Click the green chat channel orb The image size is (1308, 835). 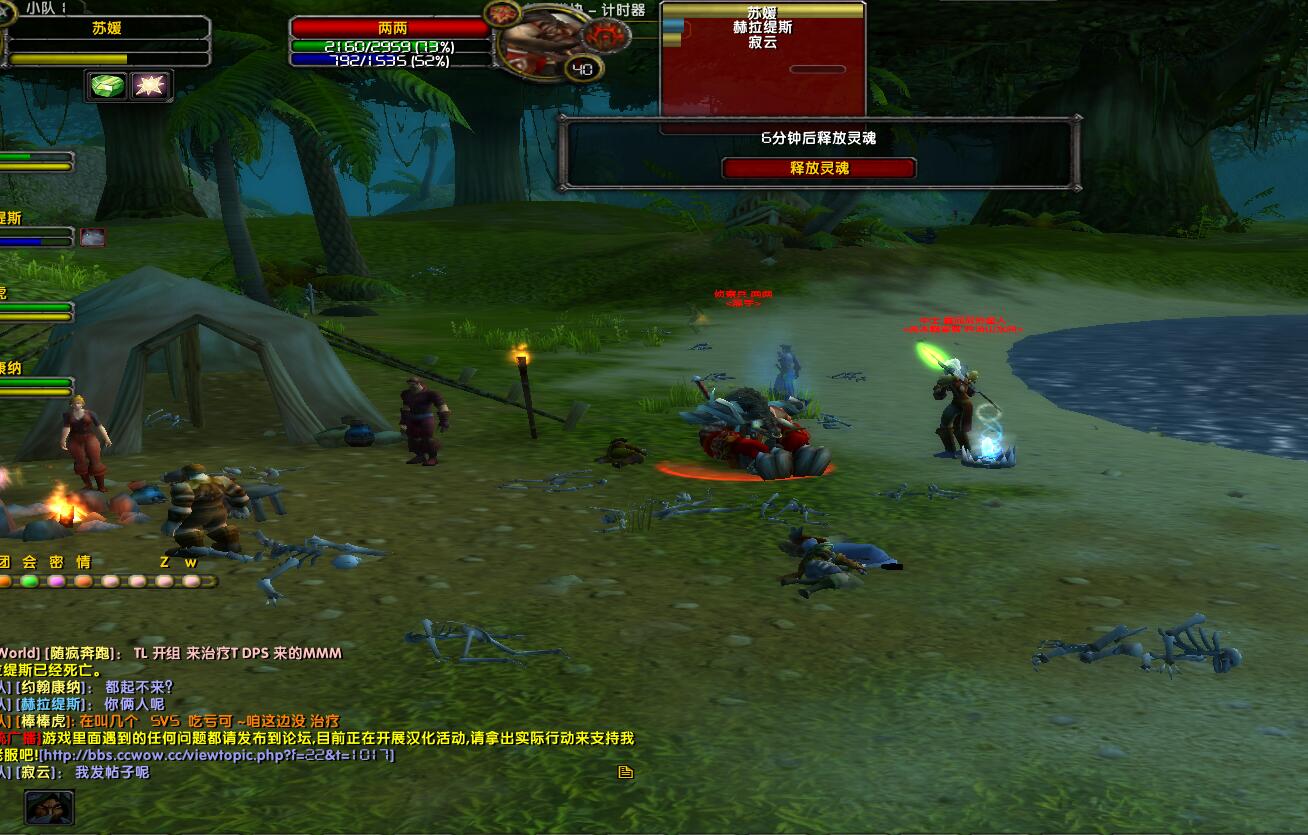point(30,581)
